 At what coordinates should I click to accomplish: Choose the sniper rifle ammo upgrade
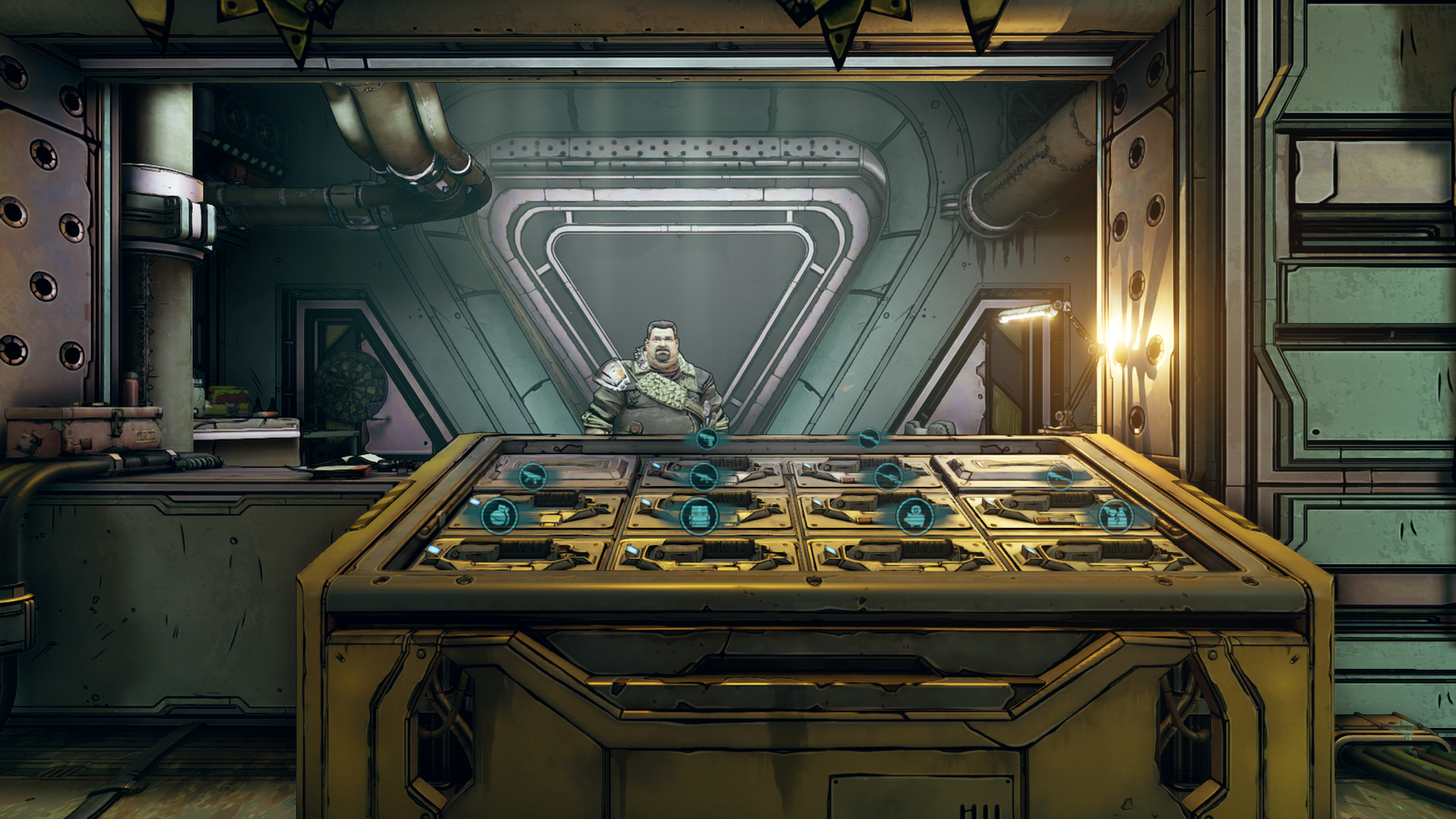point(887,476)
